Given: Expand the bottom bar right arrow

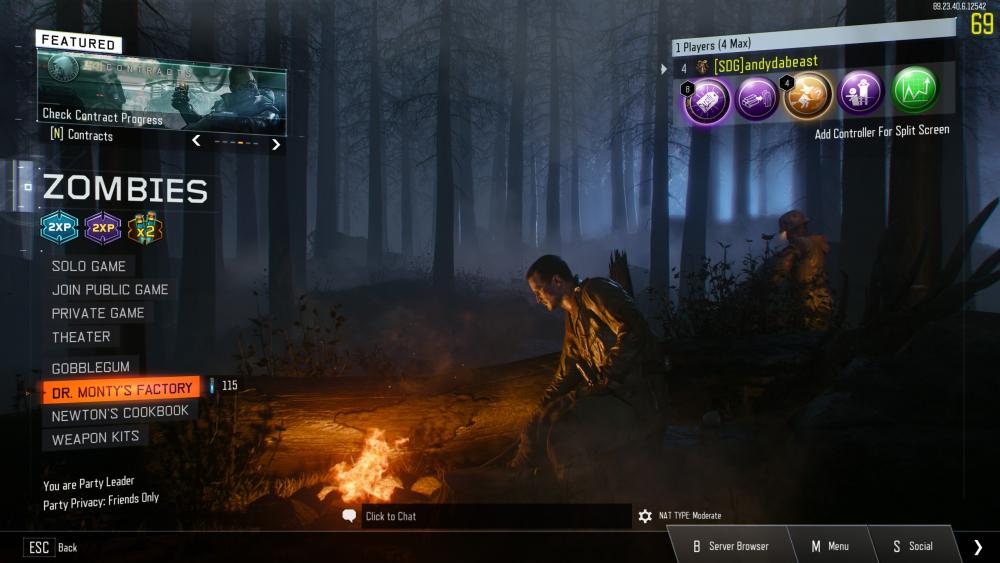Looking at the screenshot, I should point(977,546).
